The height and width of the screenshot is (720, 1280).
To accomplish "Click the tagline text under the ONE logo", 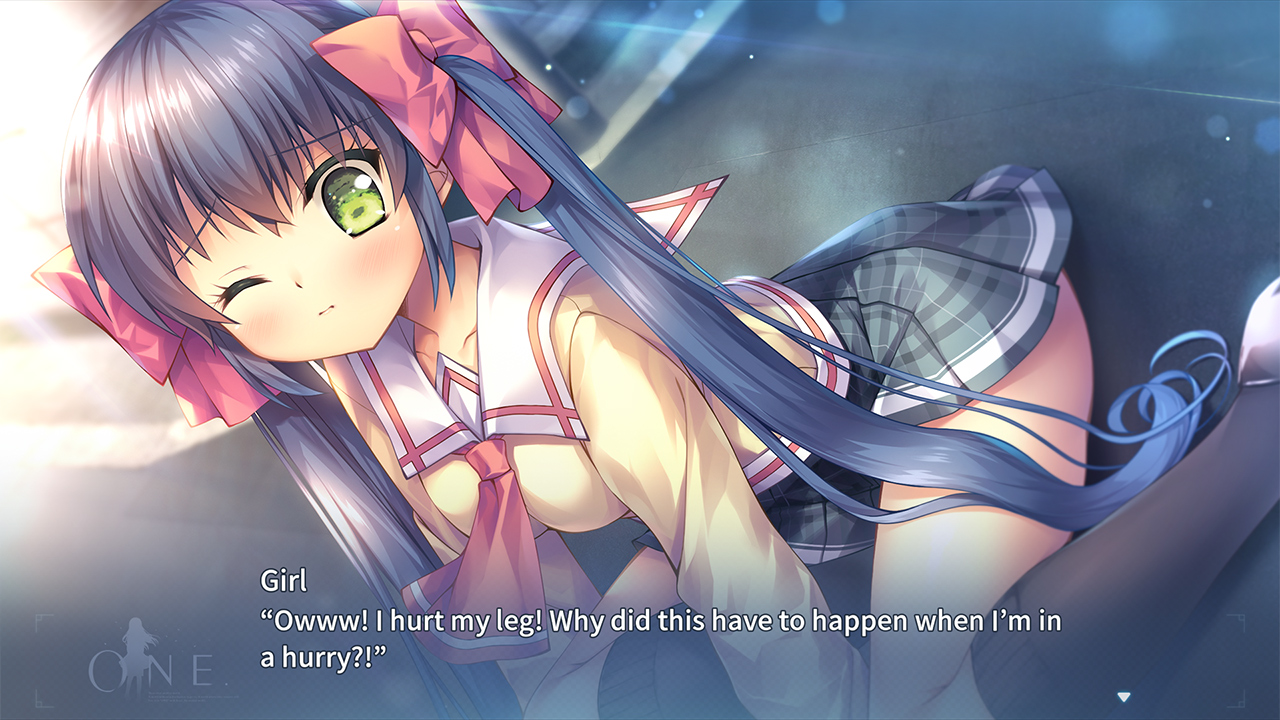I will point(192,695).
